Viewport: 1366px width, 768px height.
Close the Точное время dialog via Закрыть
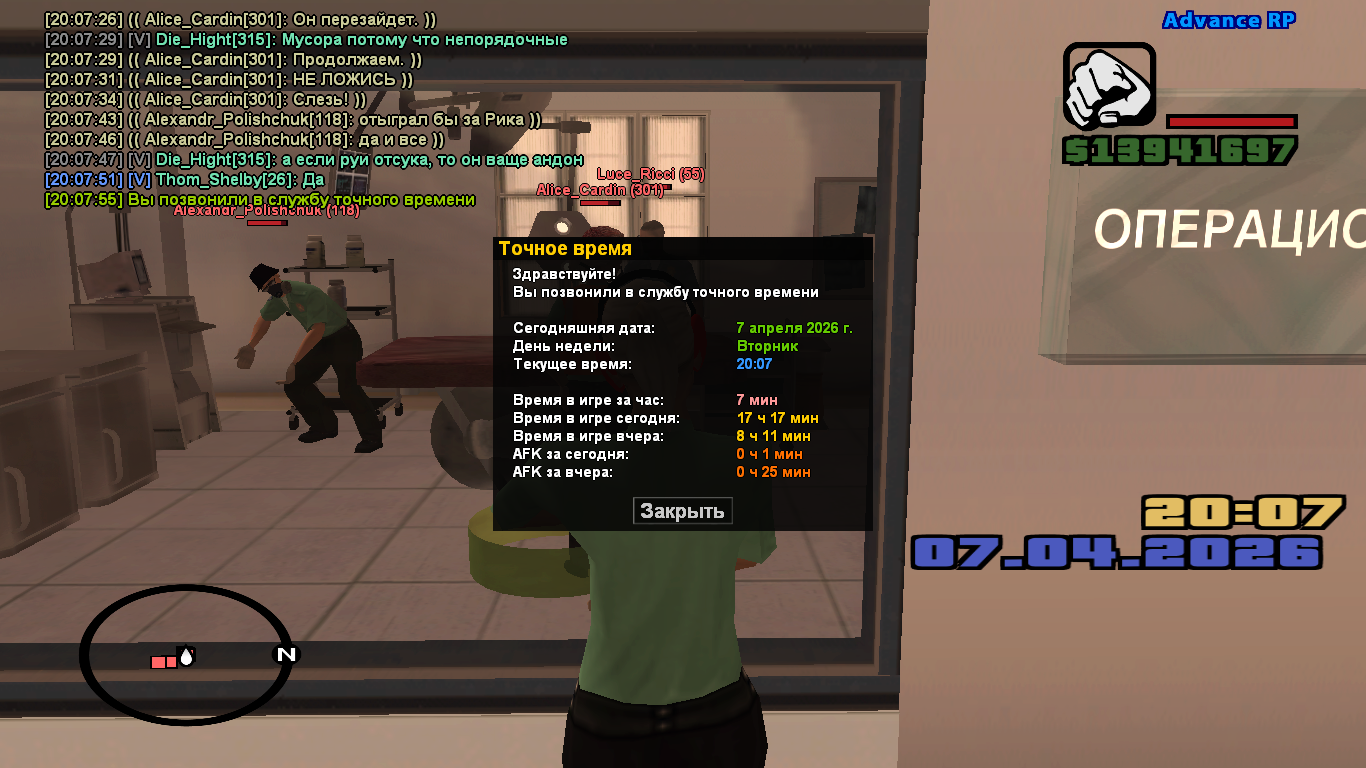tap(682, 511)
